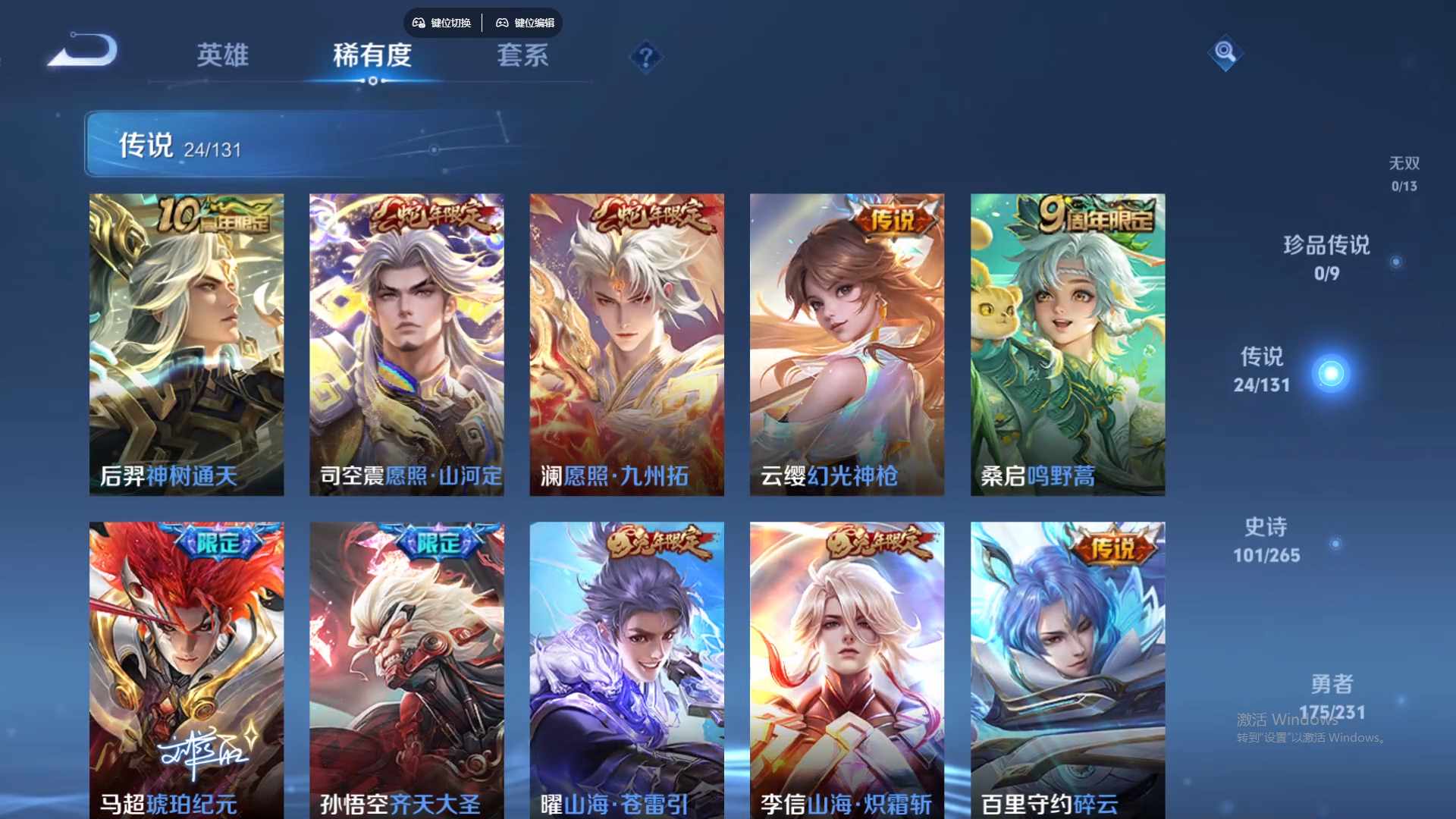The width and height of the screenshot is (1456, 819).
Task: Click the 键位切换 button
Action: click(441, 23)
